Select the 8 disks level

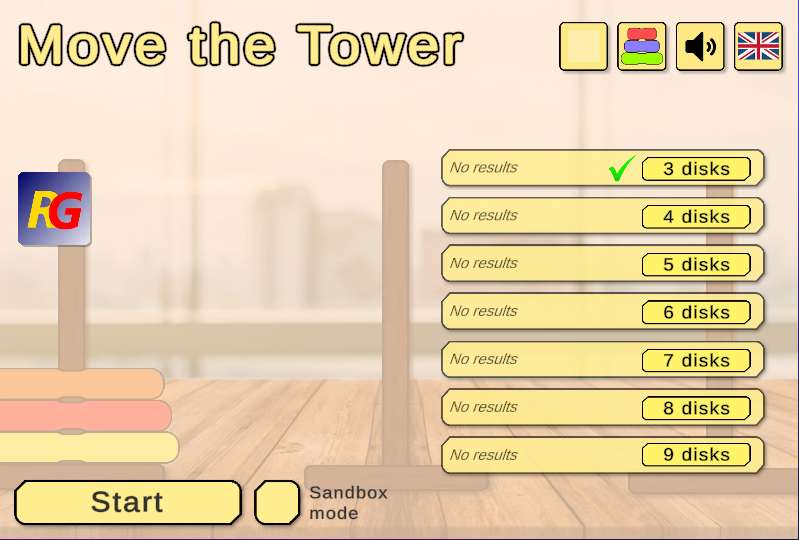[696, 407]
